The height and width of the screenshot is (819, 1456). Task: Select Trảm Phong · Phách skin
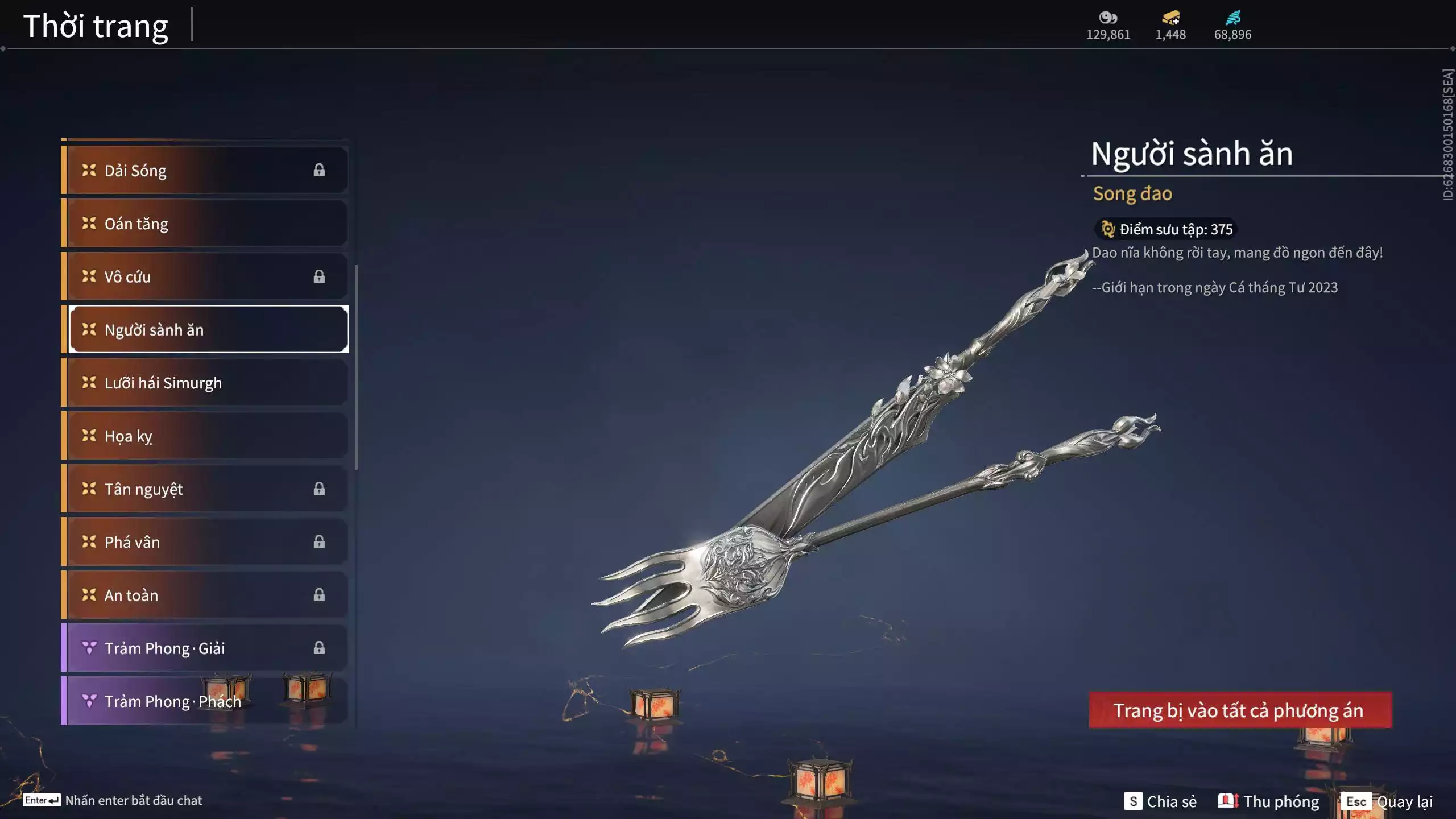pyautogui.click(x=205, y=701)
